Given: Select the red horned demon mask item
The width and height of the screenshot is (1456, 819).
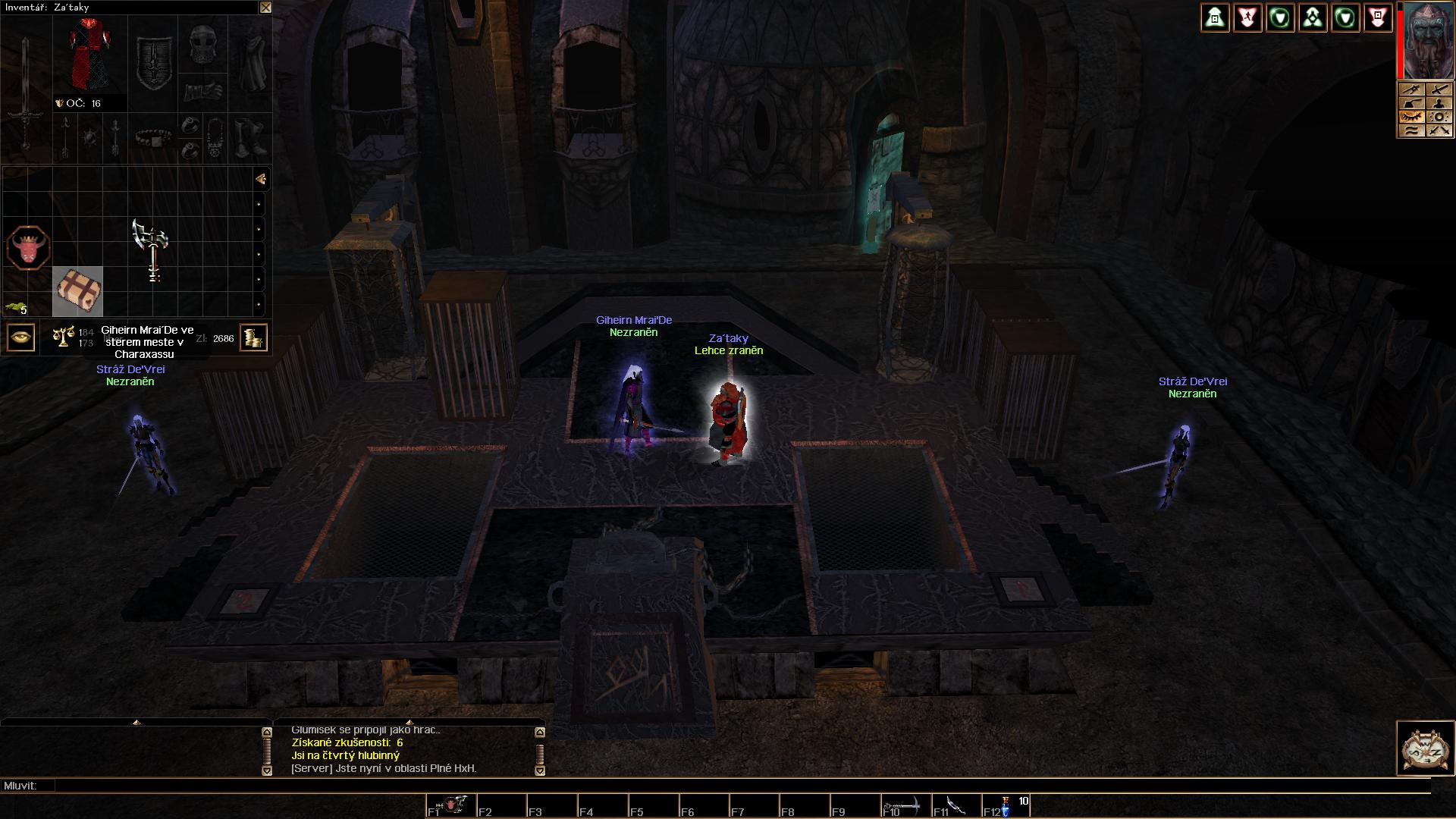Looking at the screenshot, I should pos(28,248).
